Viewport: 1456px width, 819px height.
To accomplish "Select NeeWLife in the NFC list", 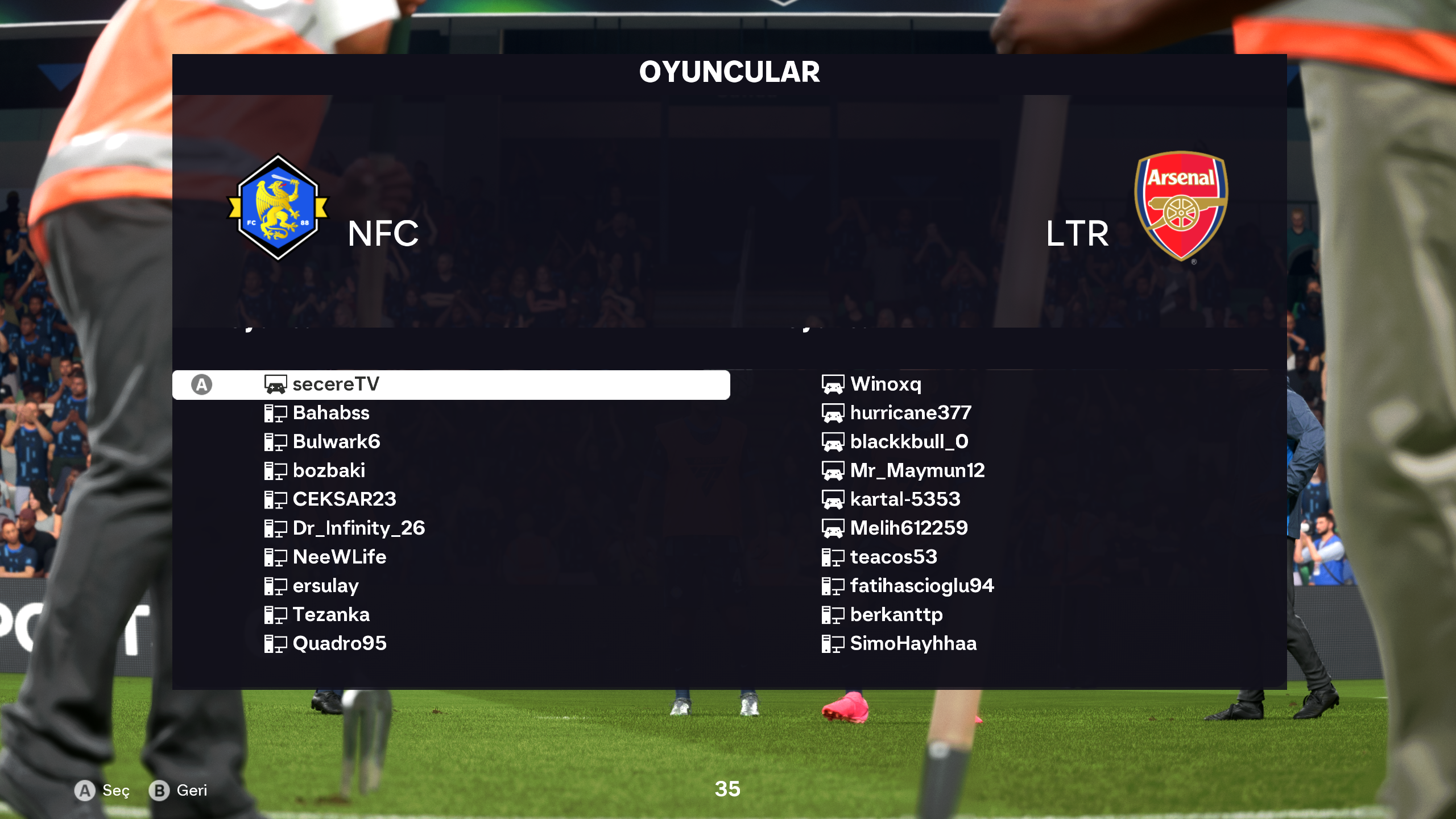I will click(x=340, y=557).
